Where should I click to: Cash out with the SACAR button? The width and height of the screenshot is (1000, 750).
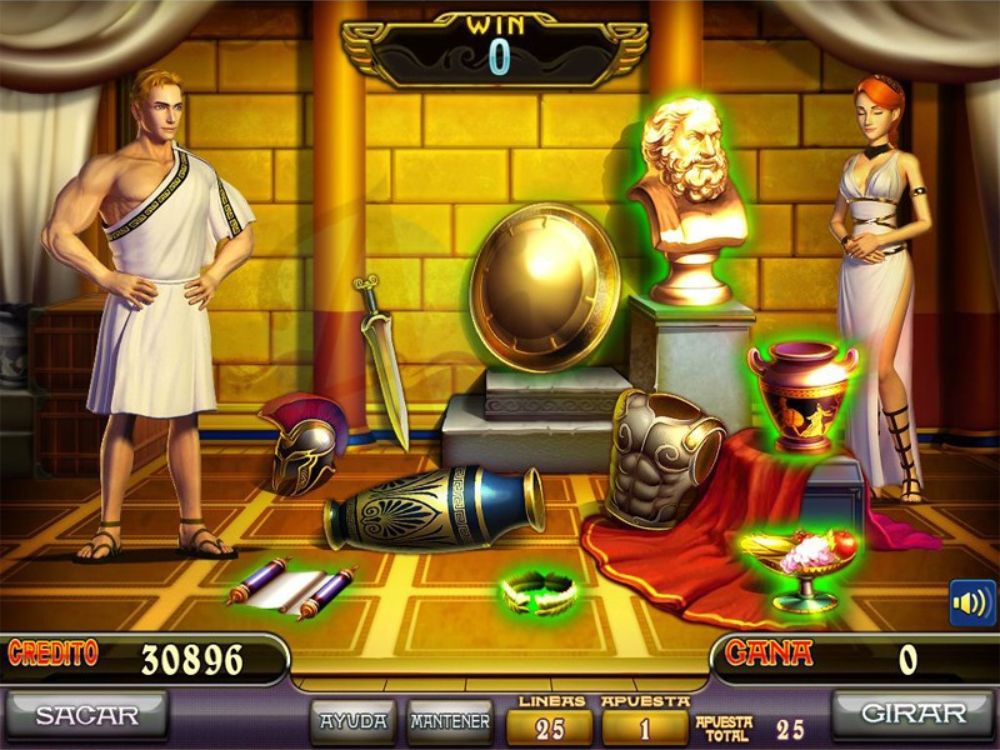(87, 715)
